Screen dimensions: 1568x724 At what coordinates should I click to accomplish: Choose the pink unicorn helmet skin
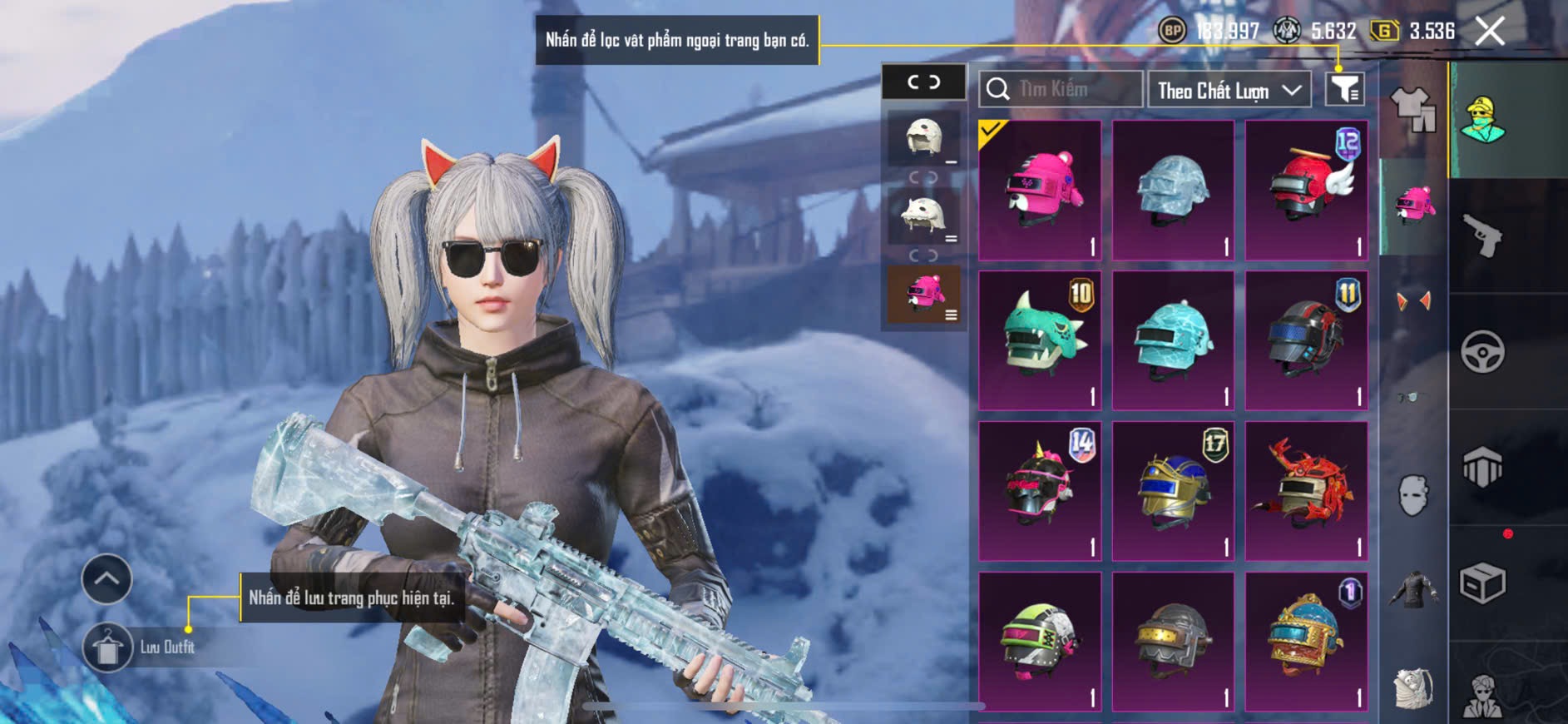pyautogui.click(x=1040, y=491)
